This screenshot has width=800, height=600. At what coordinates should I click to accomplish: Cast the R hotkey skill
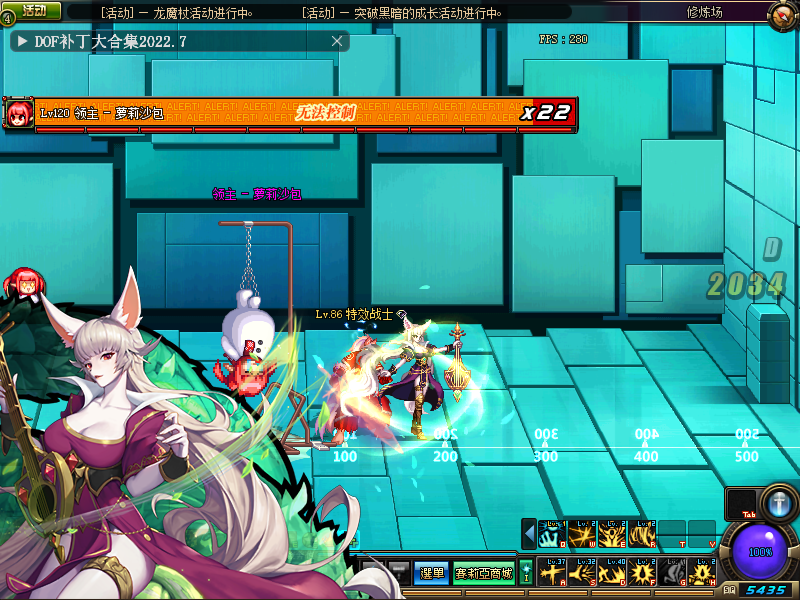pos(642,534)
